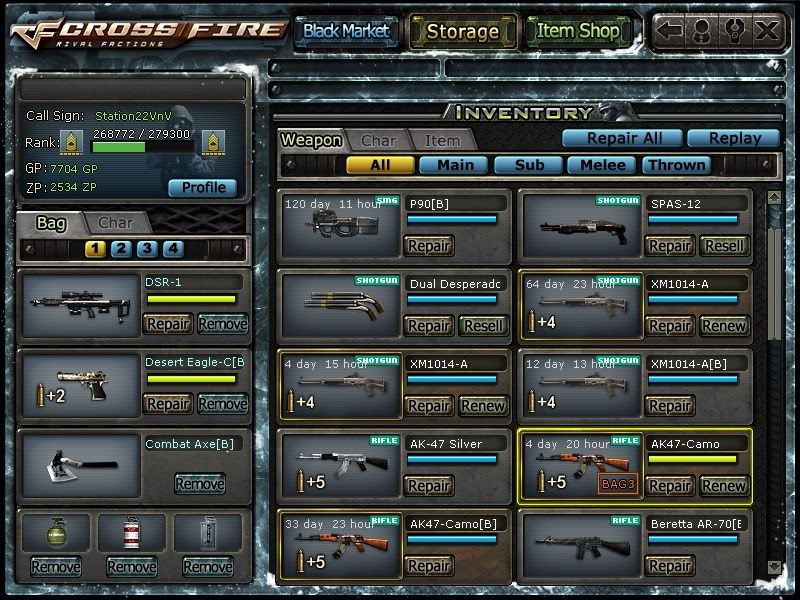This screenshot has height=600, width=800.
Task: Filter inventory to Melee weapons
Action: coord(602,165)
